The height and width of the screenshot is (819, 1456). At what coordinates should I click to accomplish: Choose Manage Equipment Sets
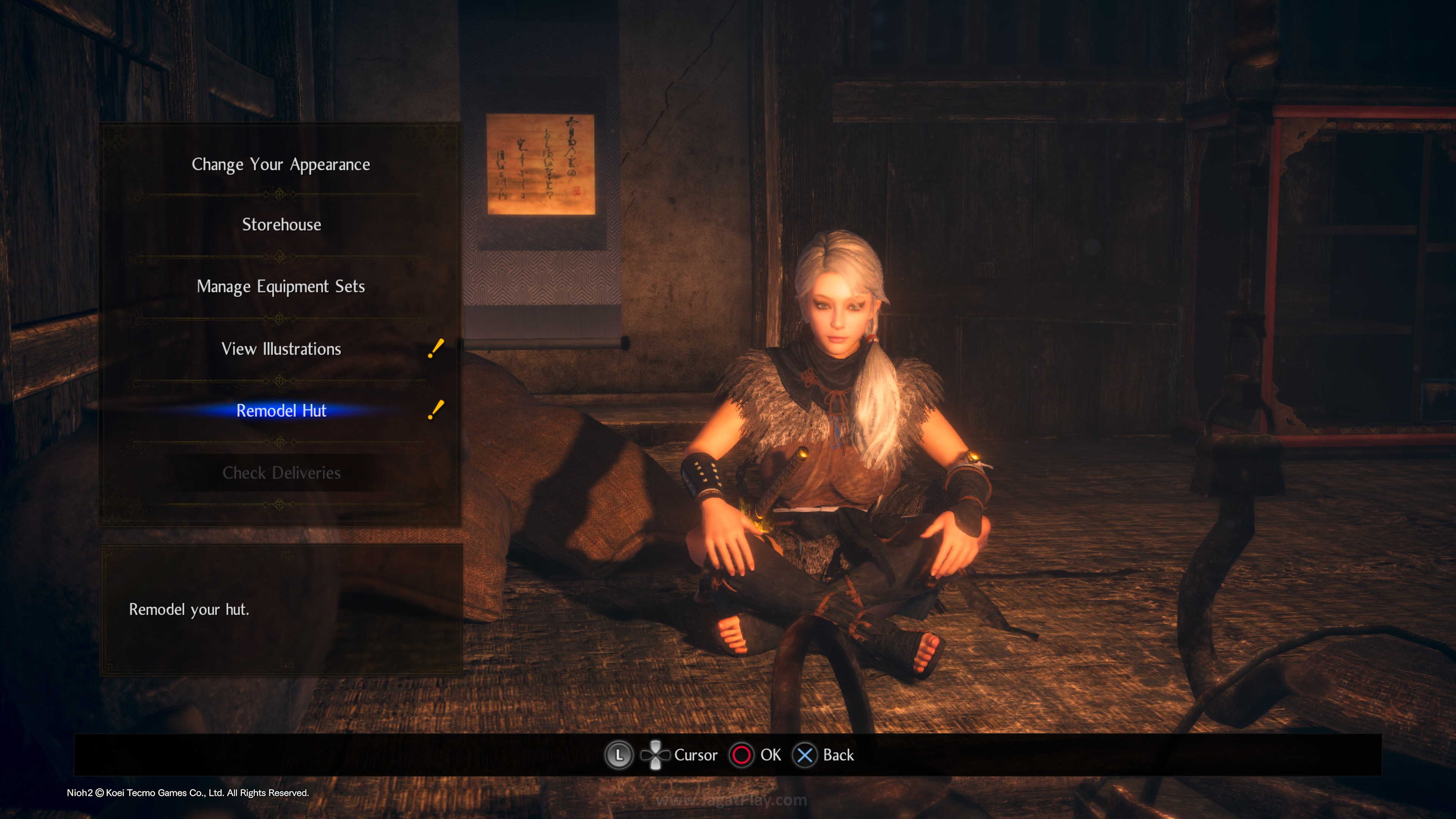pos(281,287)
